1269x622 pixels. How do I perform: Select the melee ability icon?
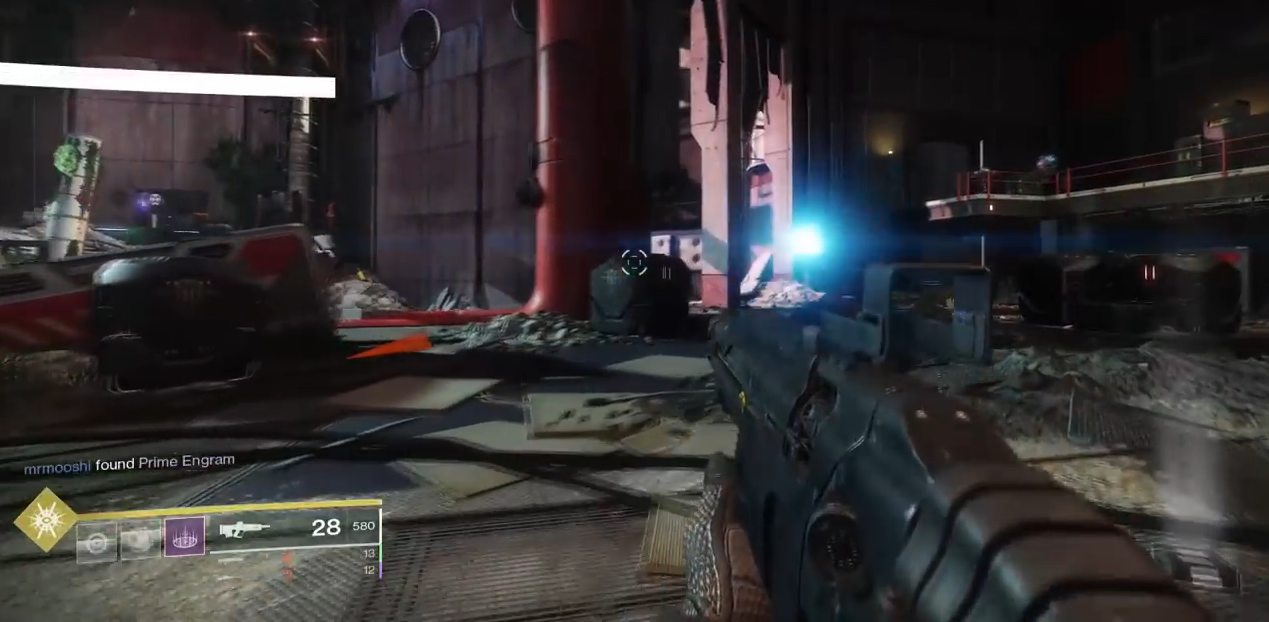click(x=141, y=540)
